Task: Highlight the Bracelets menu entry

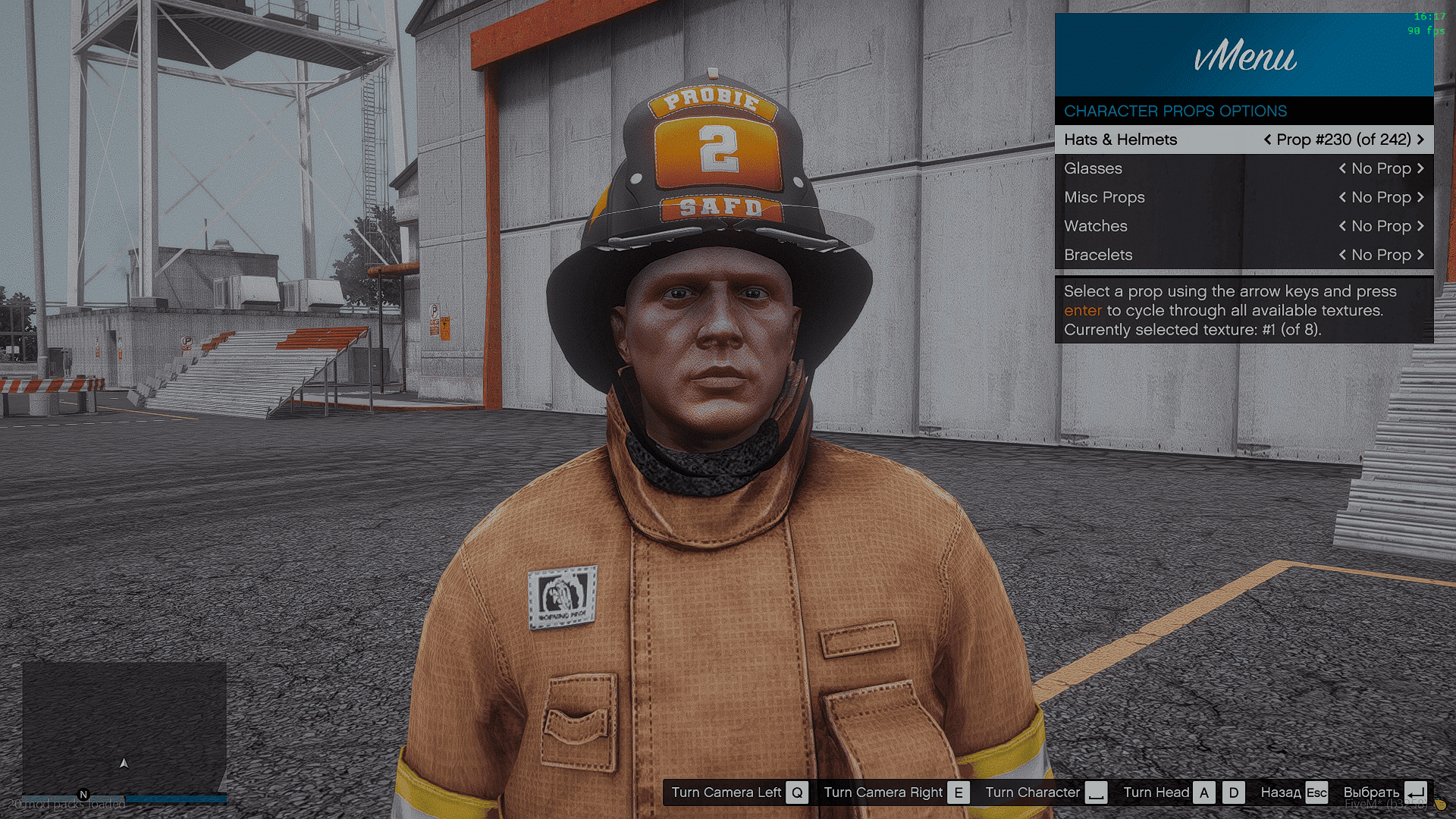Action: click(1098, 255)
